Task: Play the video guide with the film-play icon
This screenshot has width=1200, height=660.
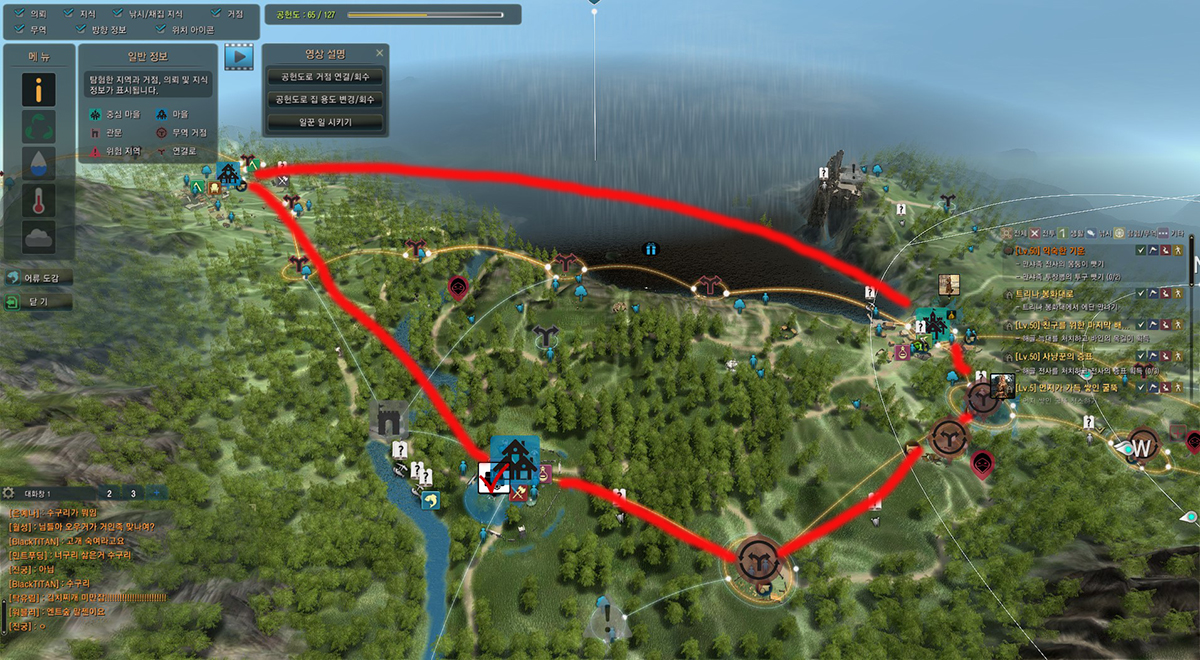Action: coord(238,56)
